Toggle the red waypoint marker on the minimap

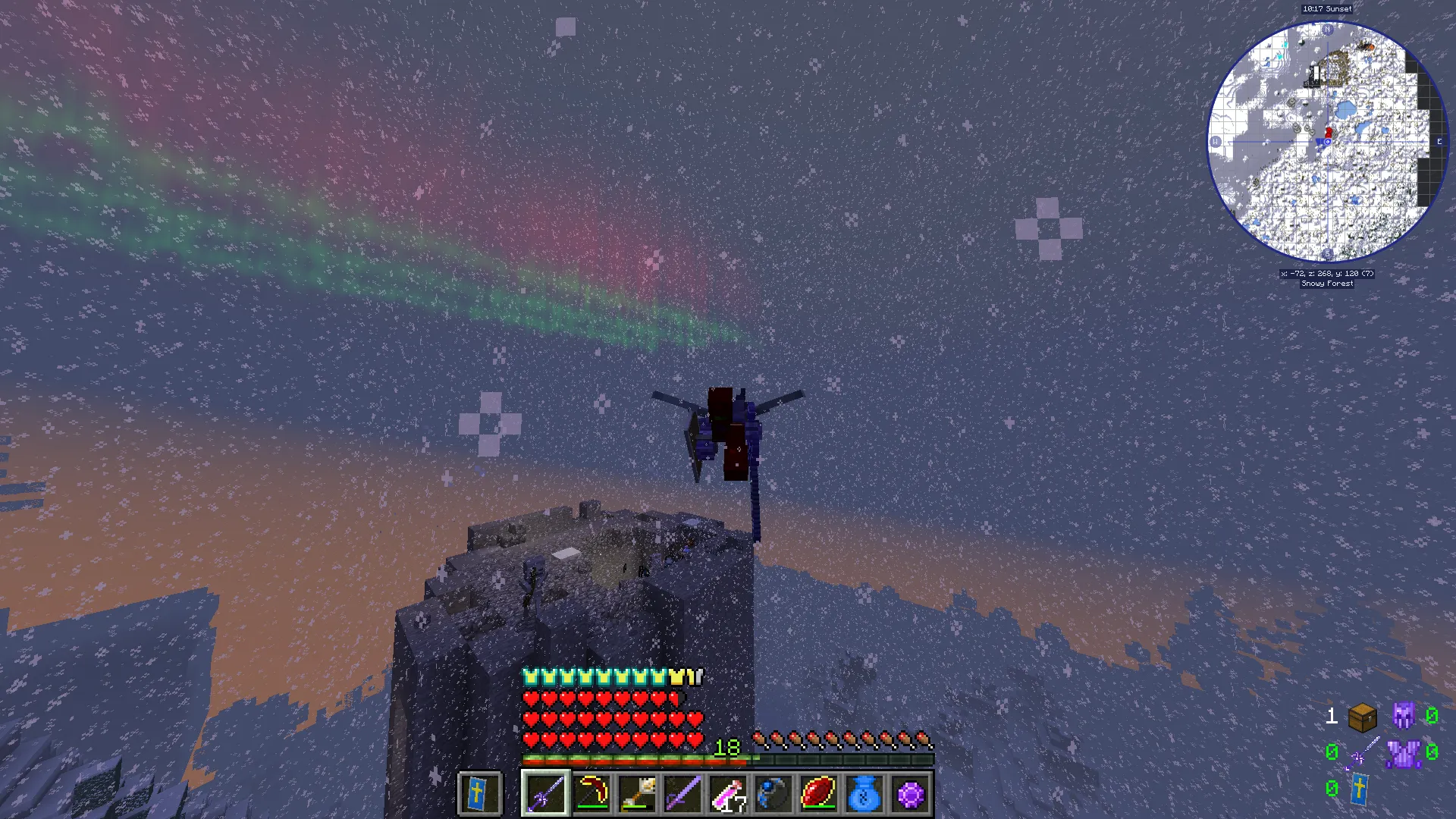(1328, 130)
